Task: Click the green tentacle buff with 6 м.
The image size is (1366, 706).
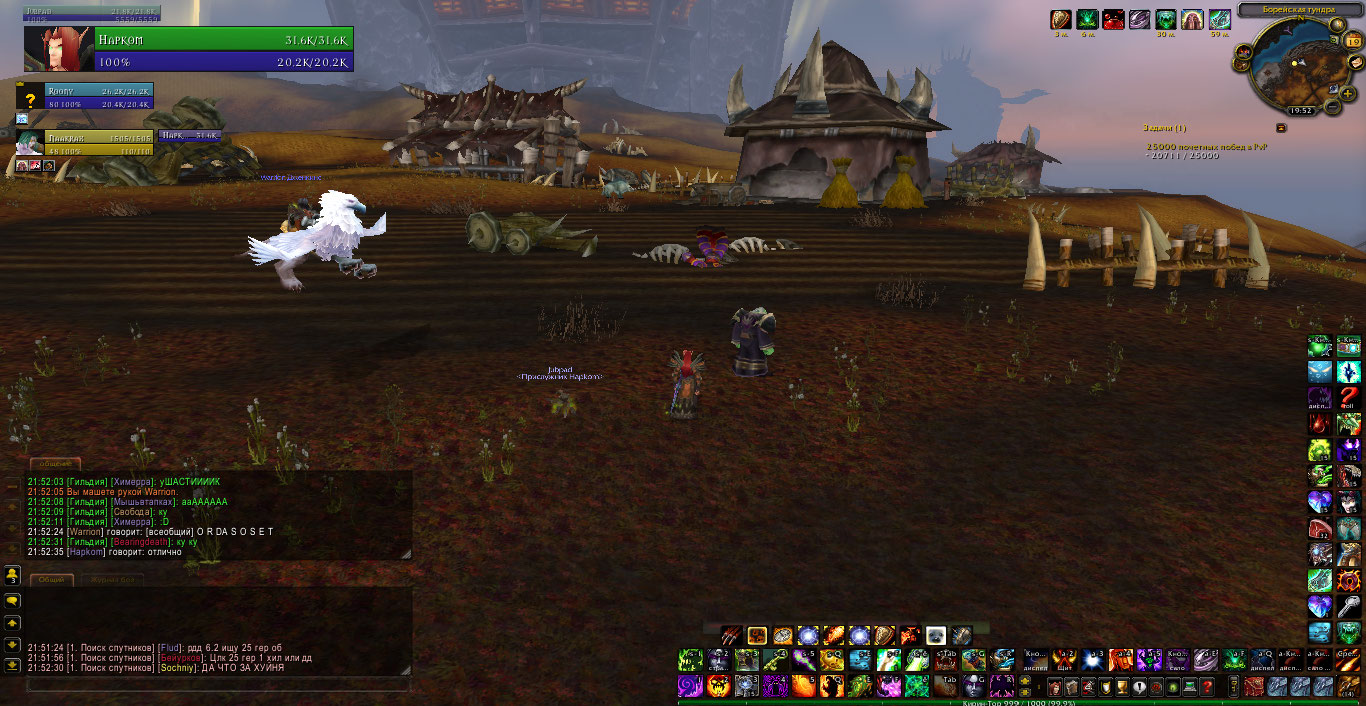Action: click(1087, 20)
